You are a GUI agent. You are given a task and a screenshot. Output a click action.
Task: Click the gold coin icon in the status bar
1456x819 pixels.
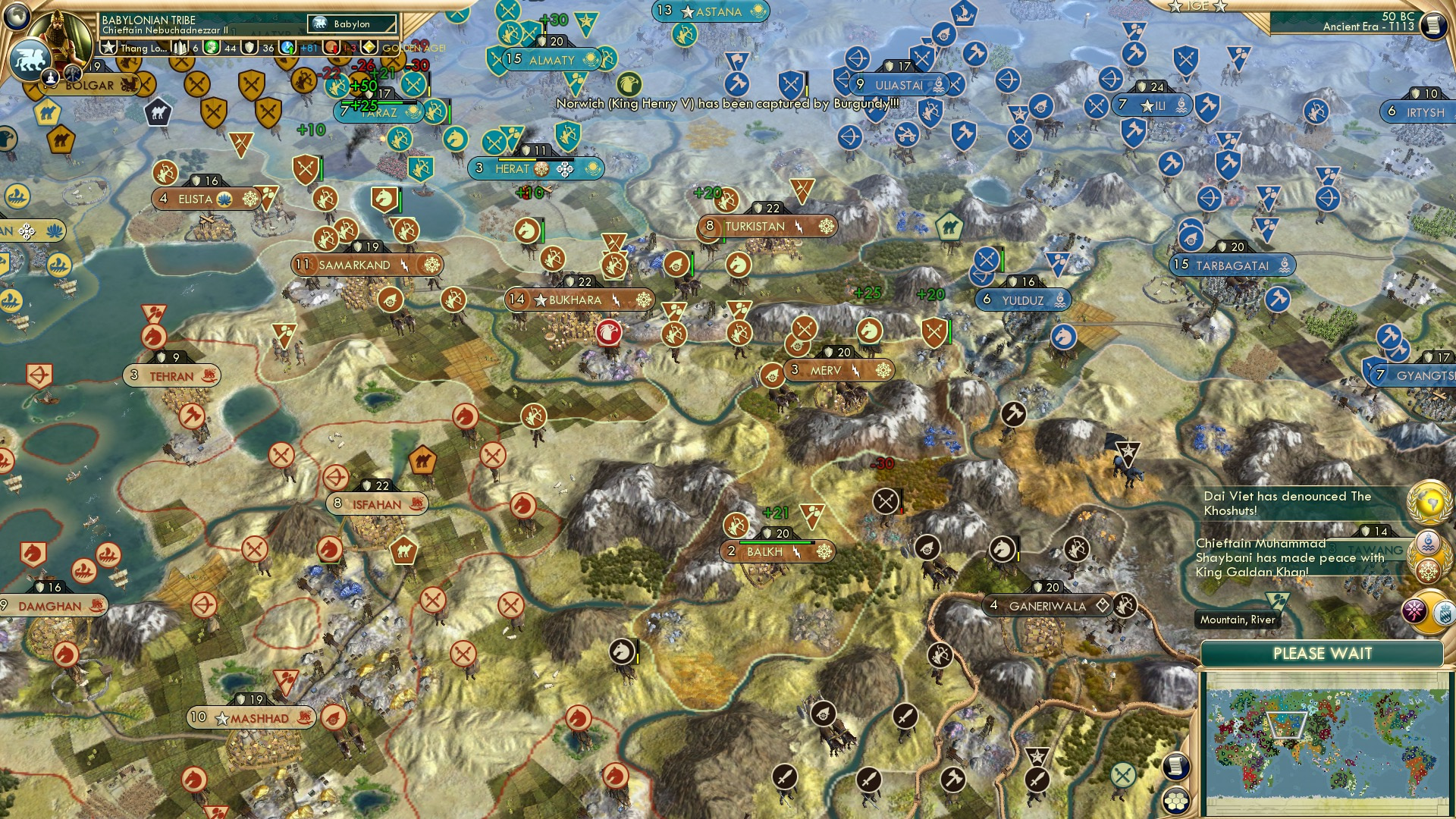point(212,48)
